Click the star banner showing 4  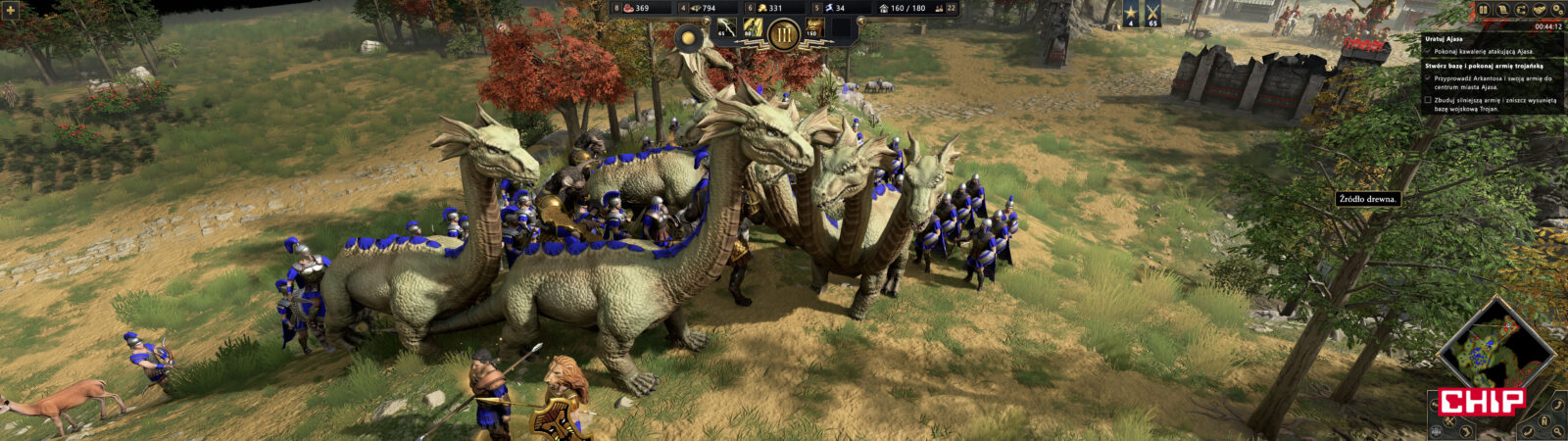coord(1132,14)
